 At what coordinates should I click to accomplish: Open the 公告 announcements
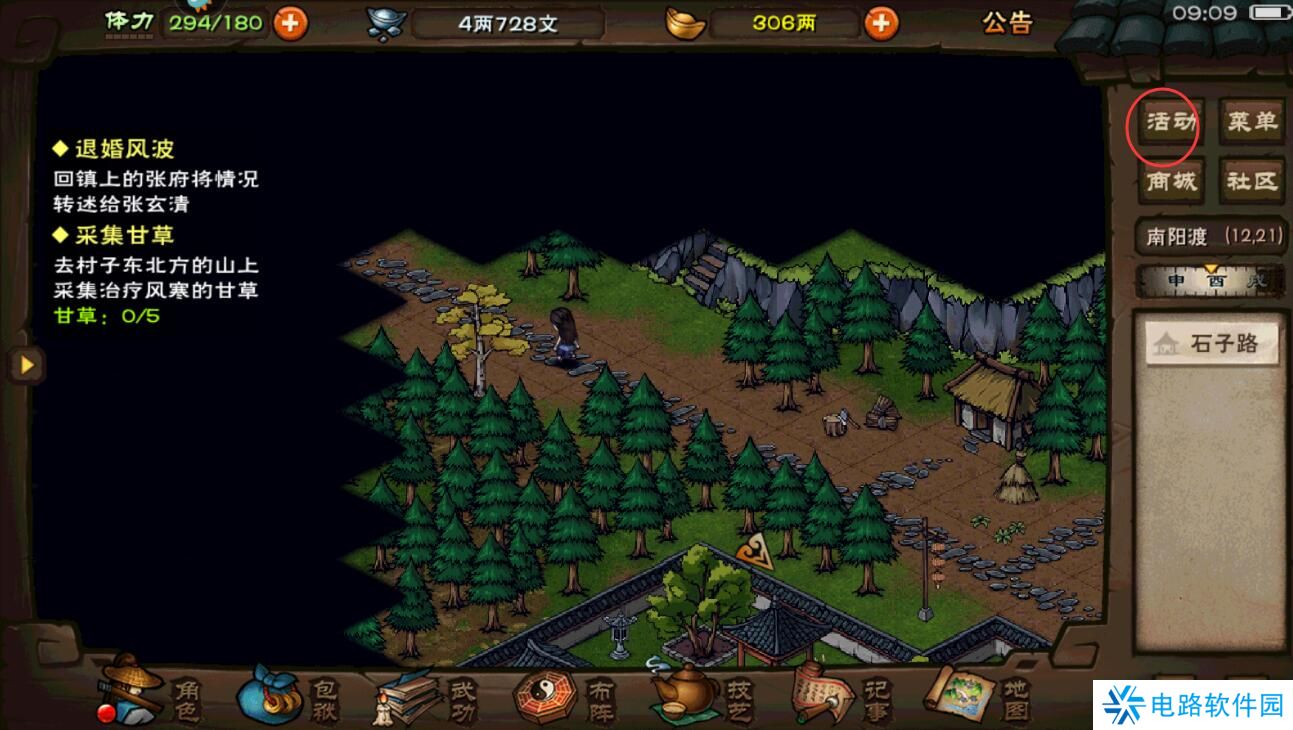(x=1006, y=22)
